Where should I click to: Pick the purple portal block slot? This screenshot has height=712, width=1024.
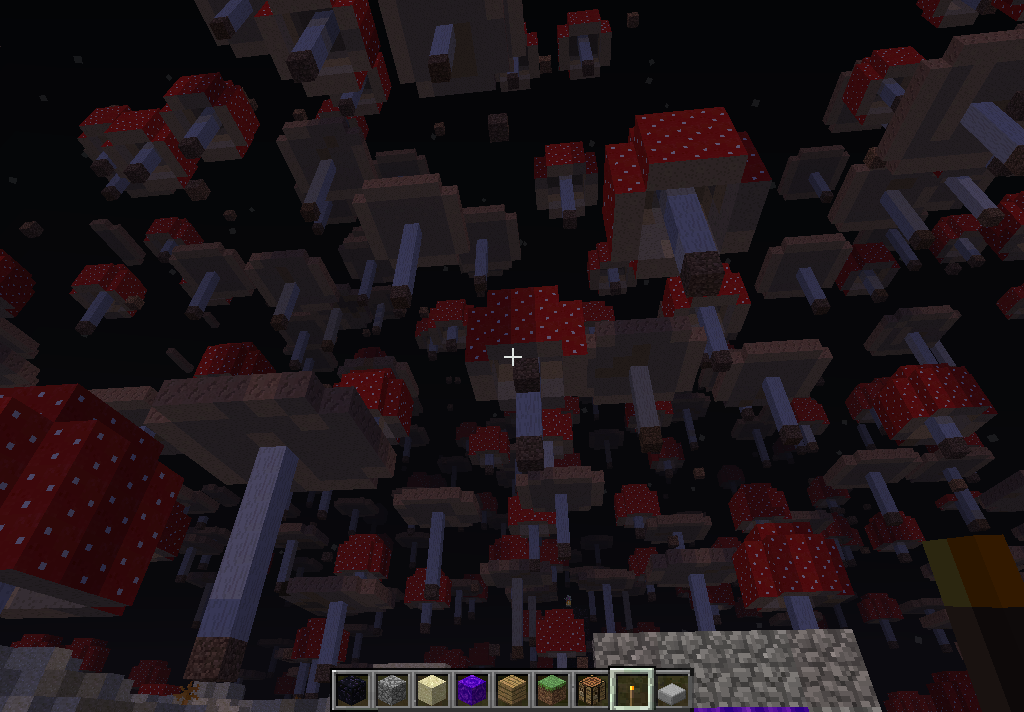(472, 690)
